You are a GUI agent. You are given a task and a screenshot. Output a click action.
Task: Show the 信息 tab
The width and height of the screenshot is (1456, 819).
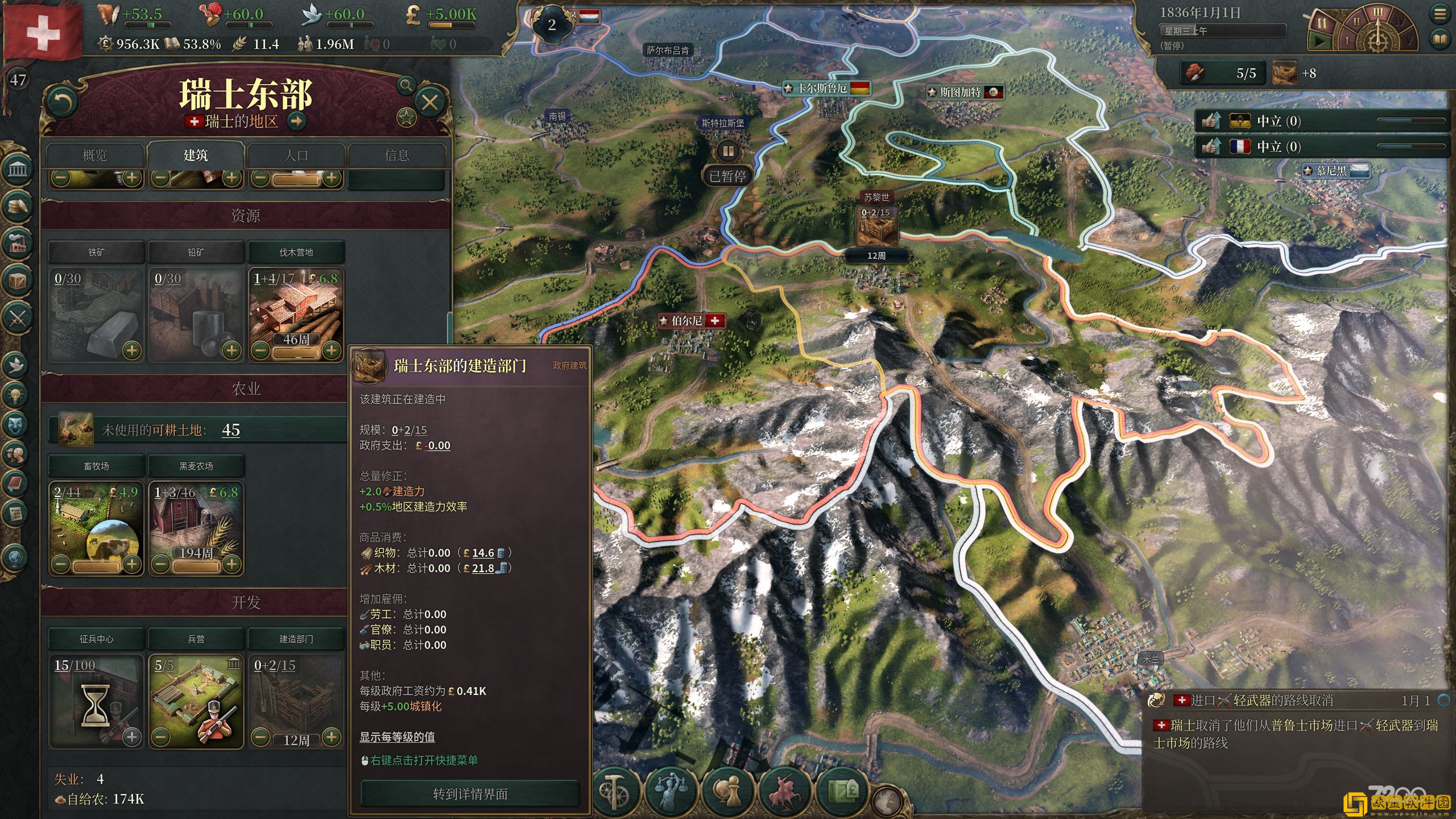(x=396, y=155)
